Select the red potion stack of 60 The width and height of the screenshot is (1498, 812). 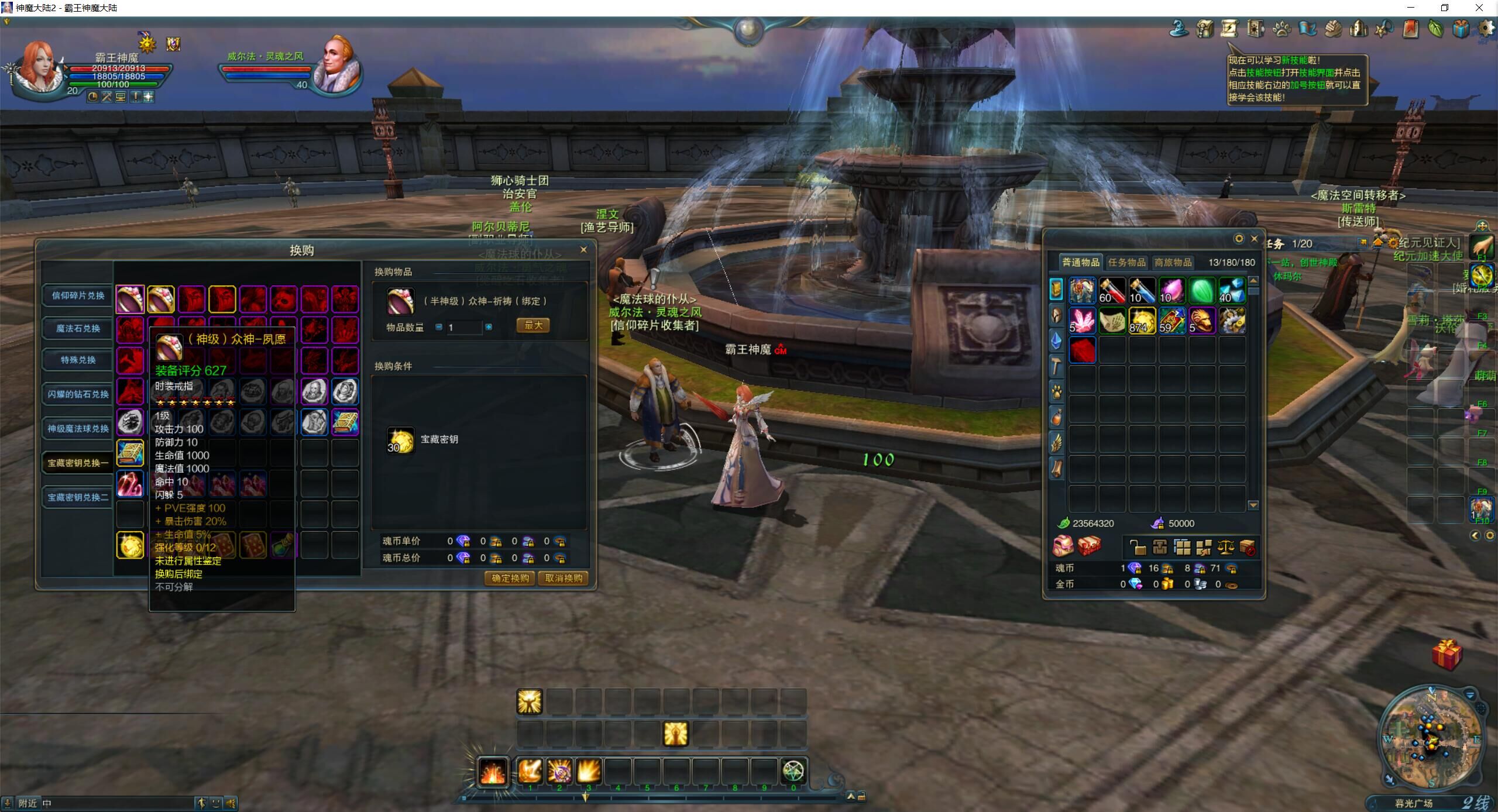pos(1112,290)
